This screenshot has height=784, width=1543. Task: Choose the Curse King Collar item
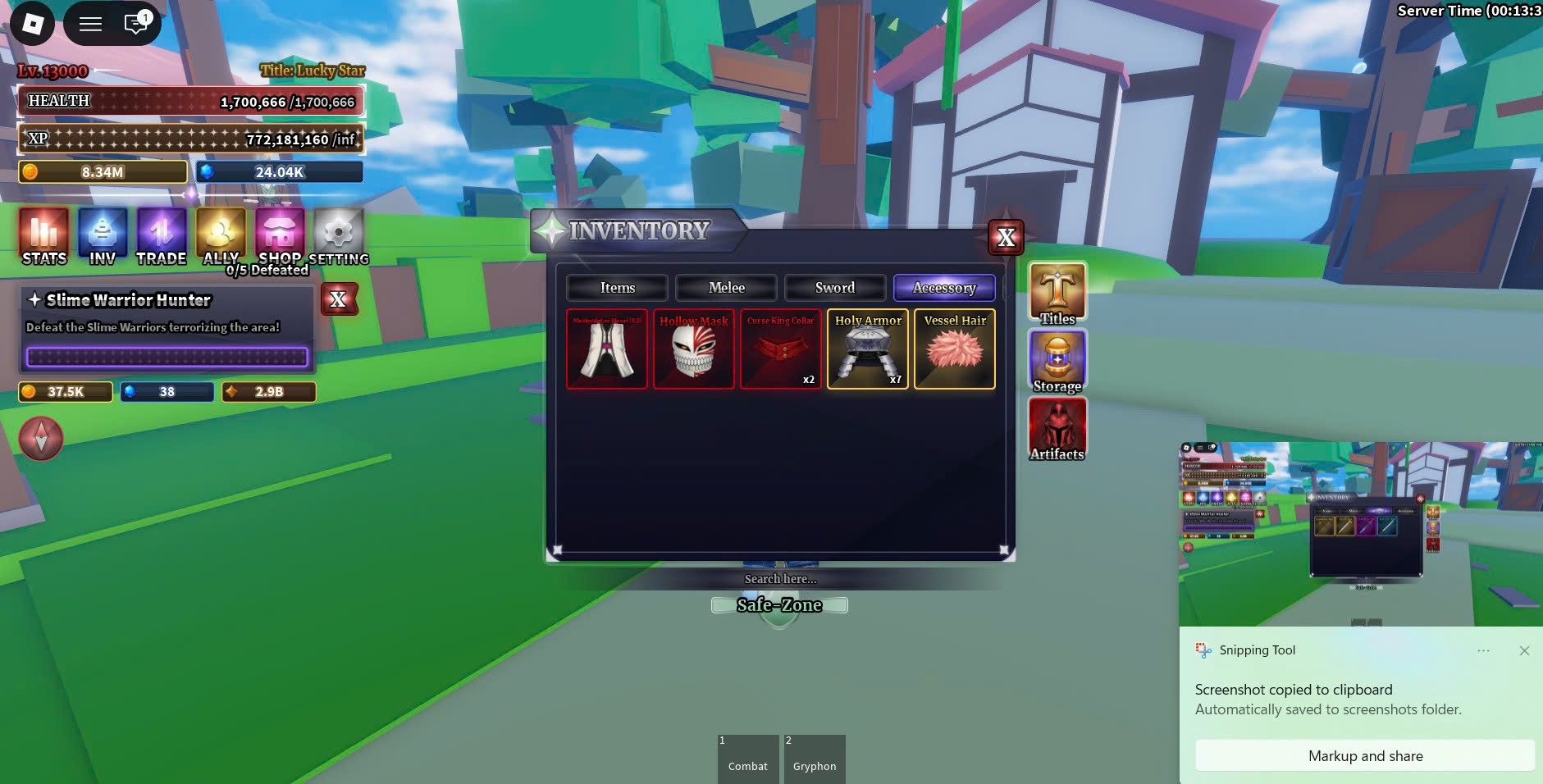(780, 349)
